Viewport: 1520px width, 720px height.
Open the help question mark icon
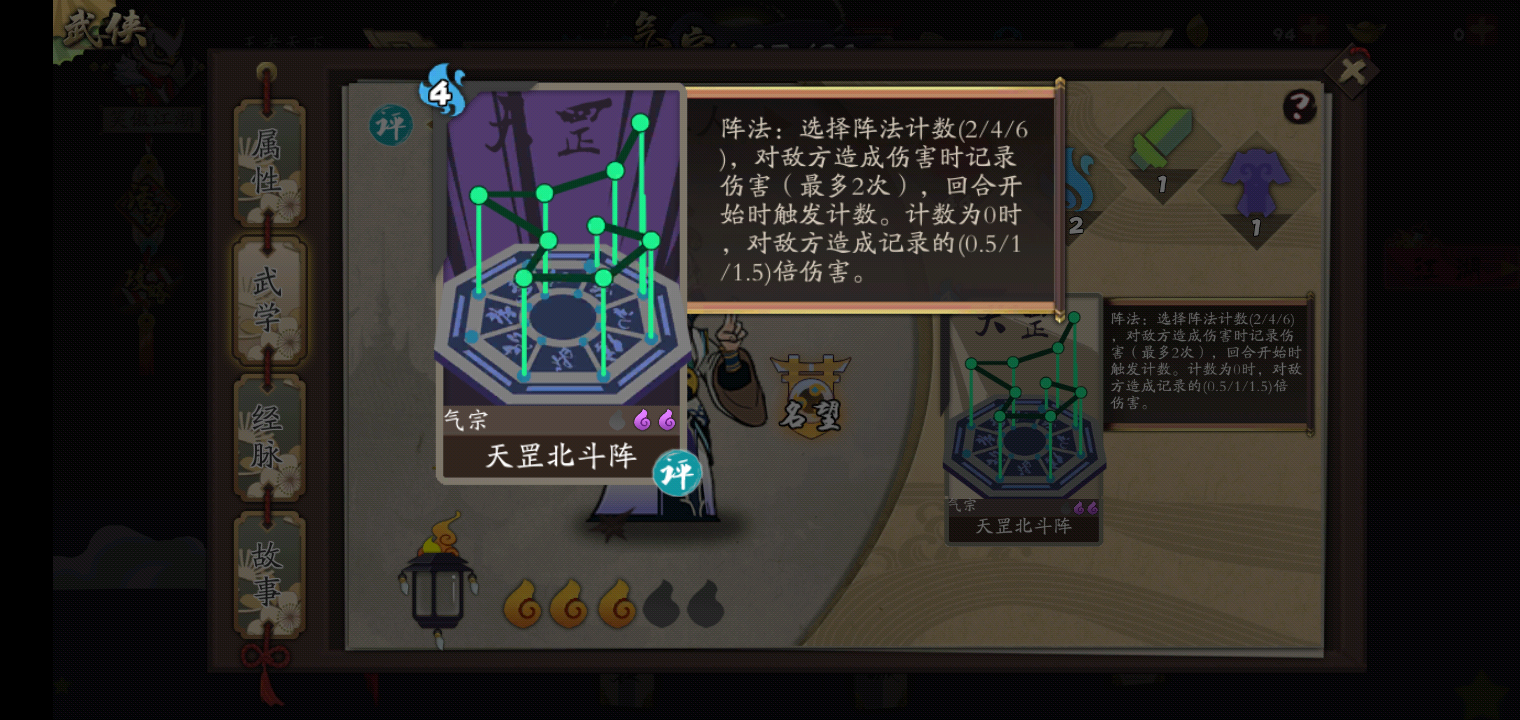point(1298,106)
